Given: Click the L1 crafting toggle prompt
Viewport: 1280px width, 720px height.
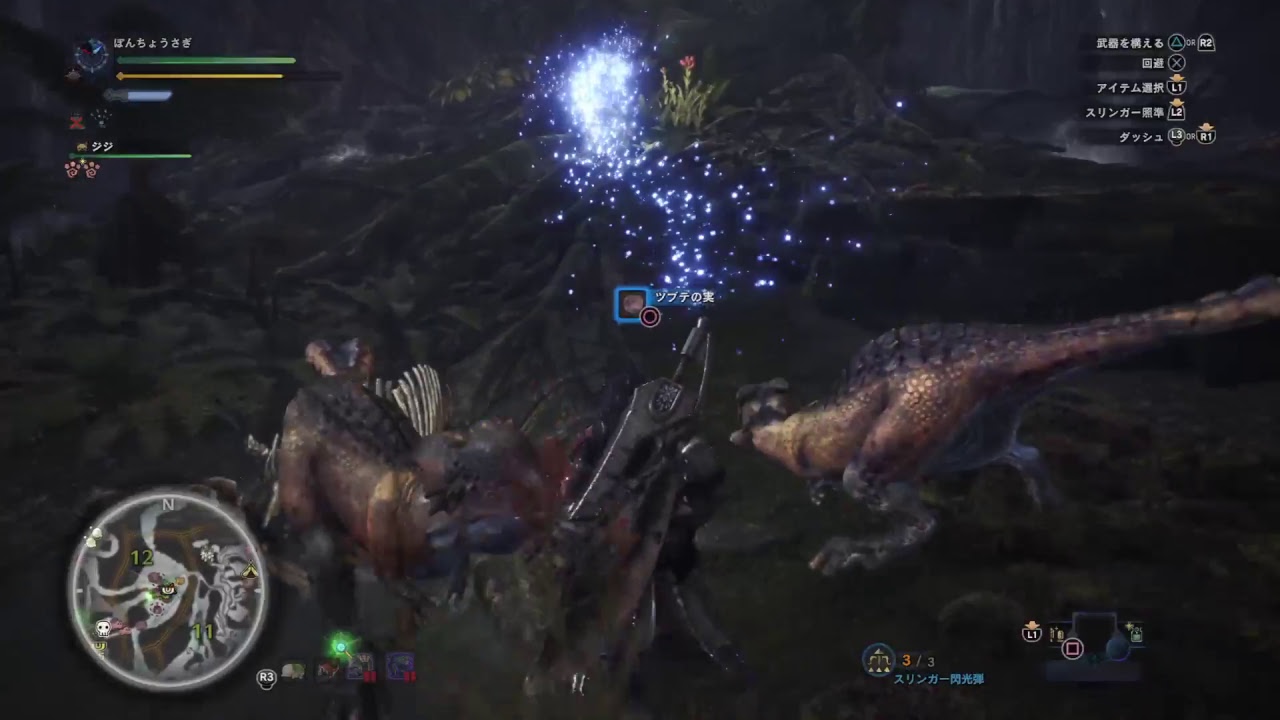Looking at the screenshot, I should point(1032,632).
